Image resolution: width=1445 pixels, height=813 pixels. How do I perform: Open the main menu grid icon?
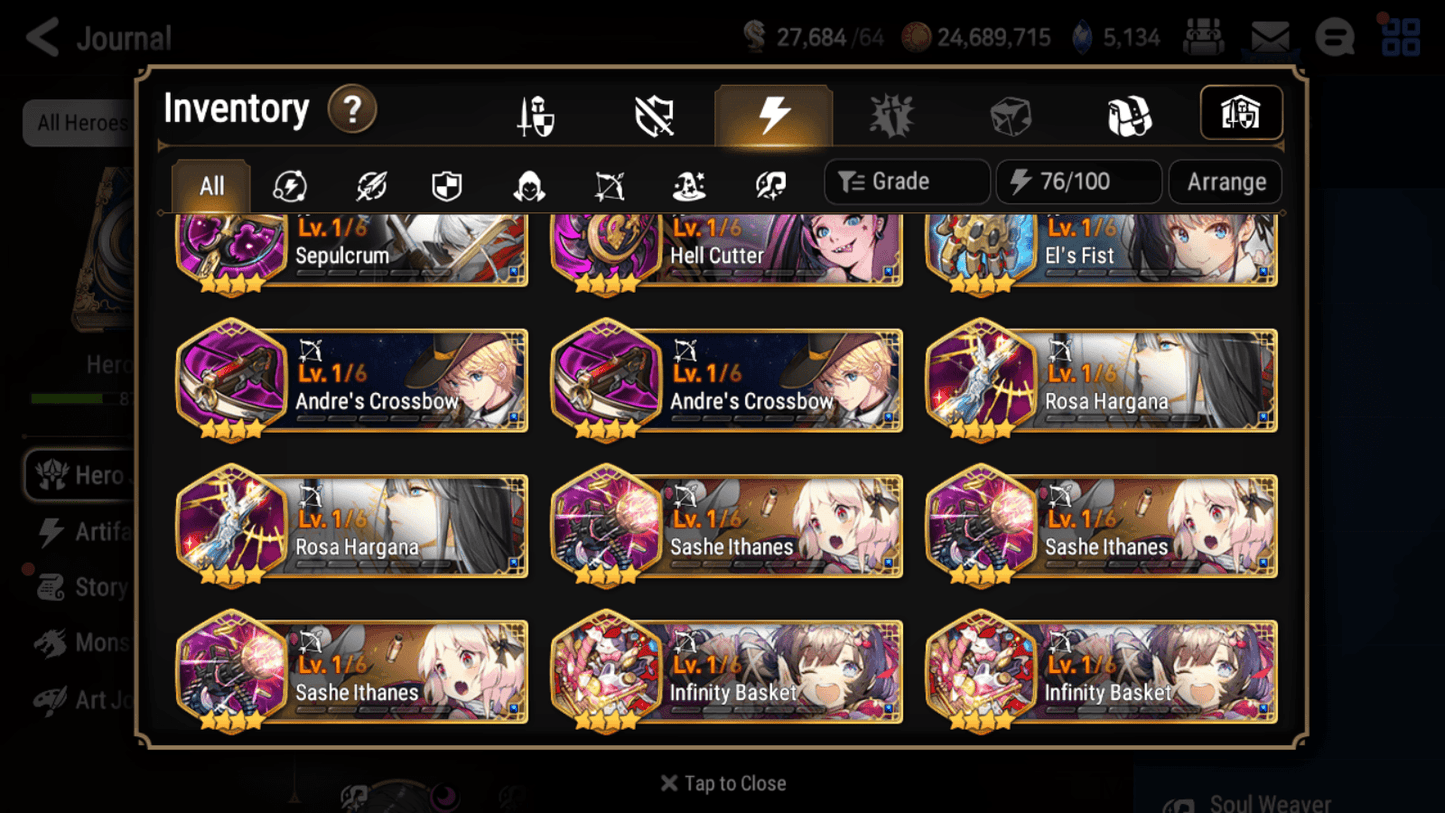1400,37
